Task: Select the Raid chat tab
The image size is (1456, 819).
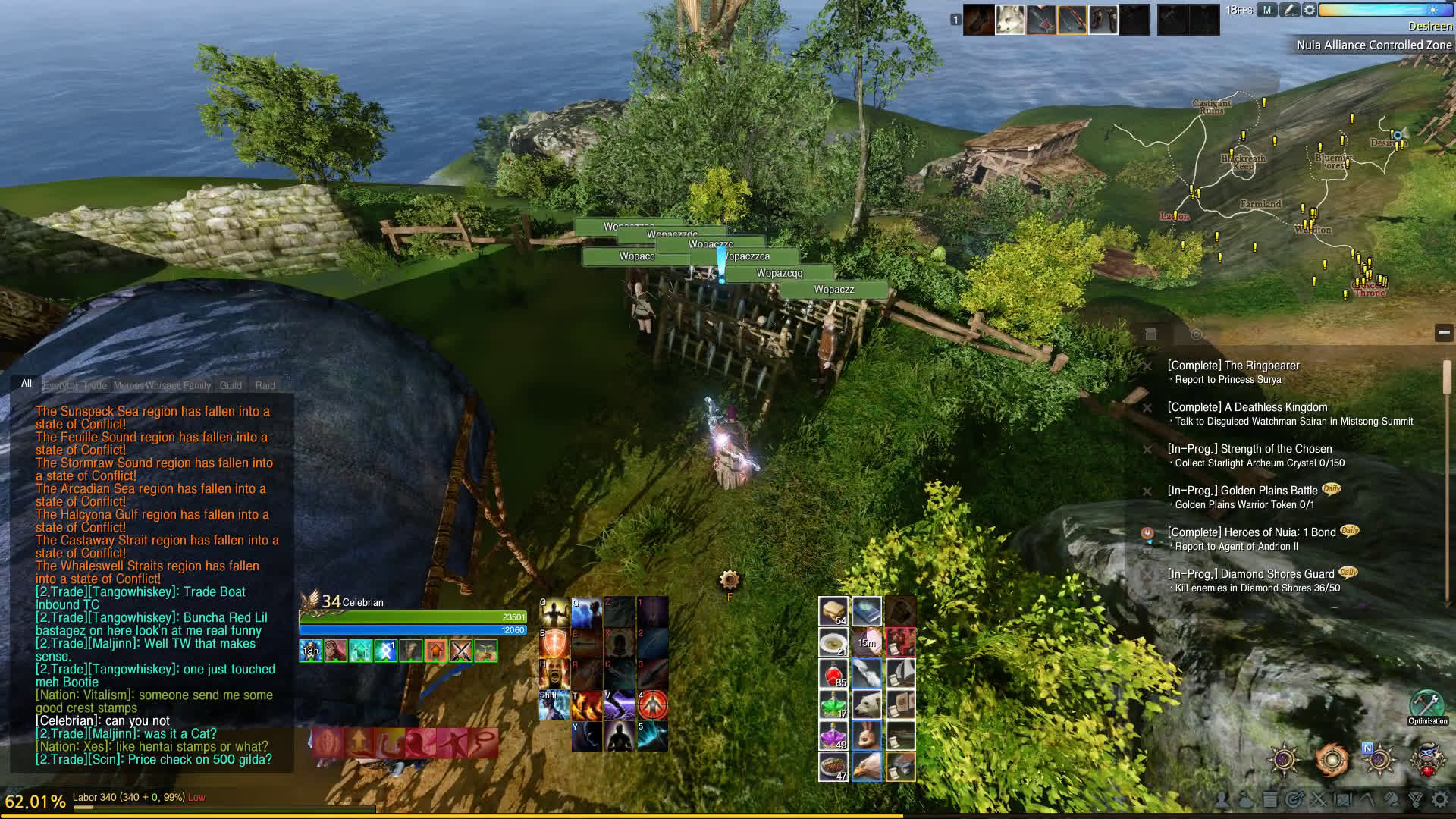Action: (265, 385)
